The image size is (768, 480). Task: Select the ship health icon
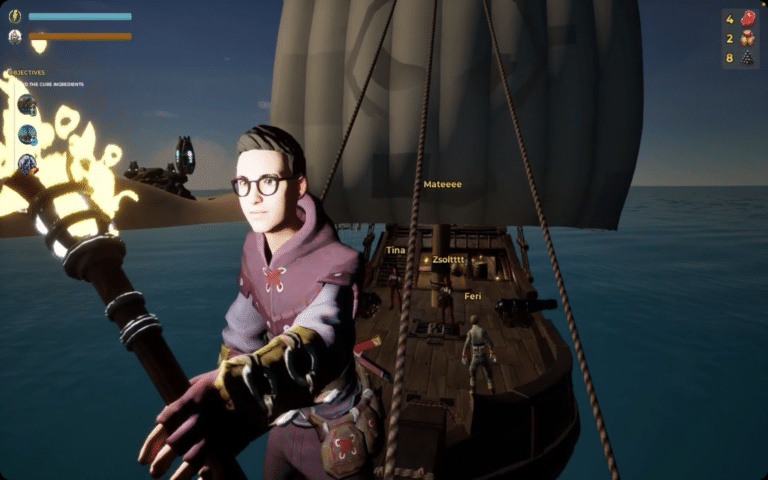pos(15,37)
